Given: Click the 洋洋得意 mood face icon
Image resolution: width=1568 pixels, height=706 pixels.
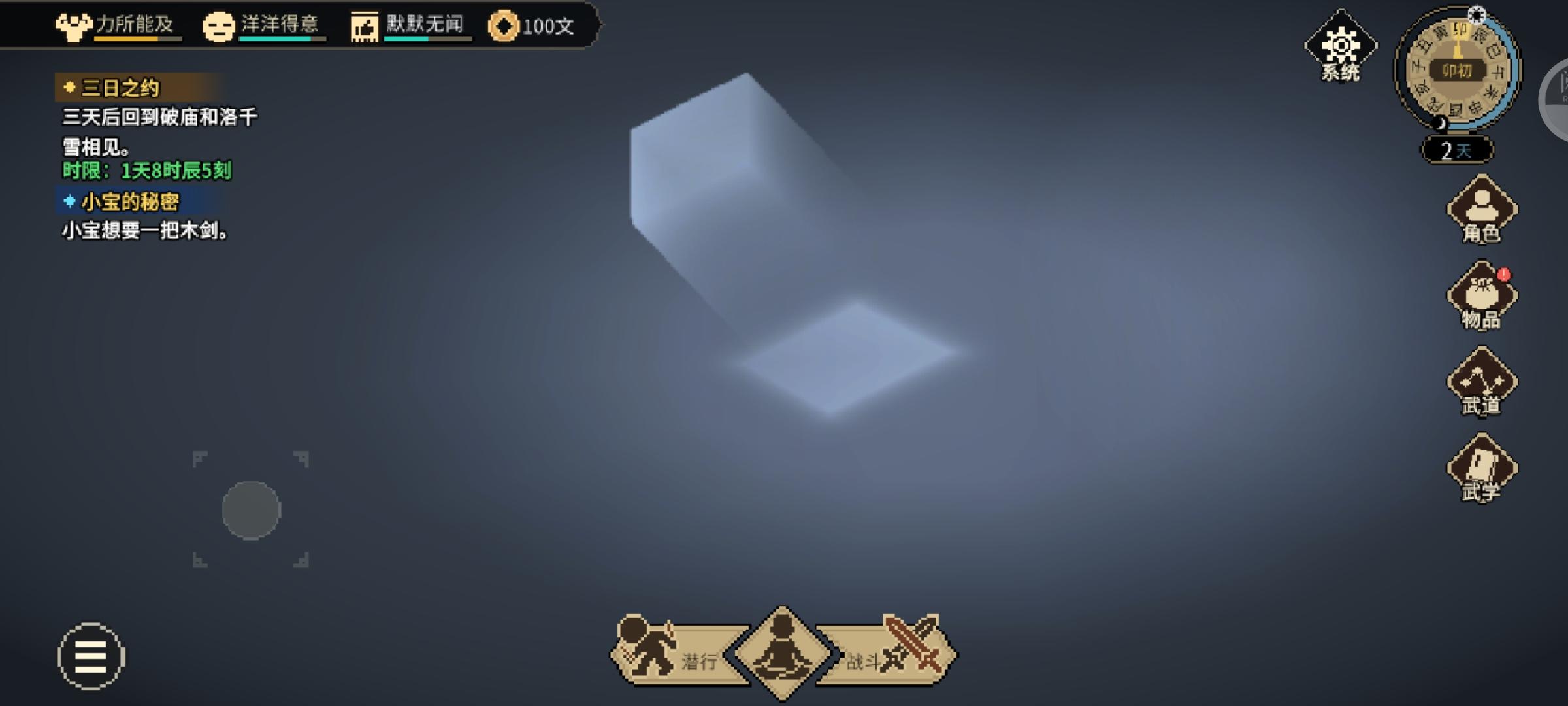Looking at the screenshot, I should (x=220, y=25).
